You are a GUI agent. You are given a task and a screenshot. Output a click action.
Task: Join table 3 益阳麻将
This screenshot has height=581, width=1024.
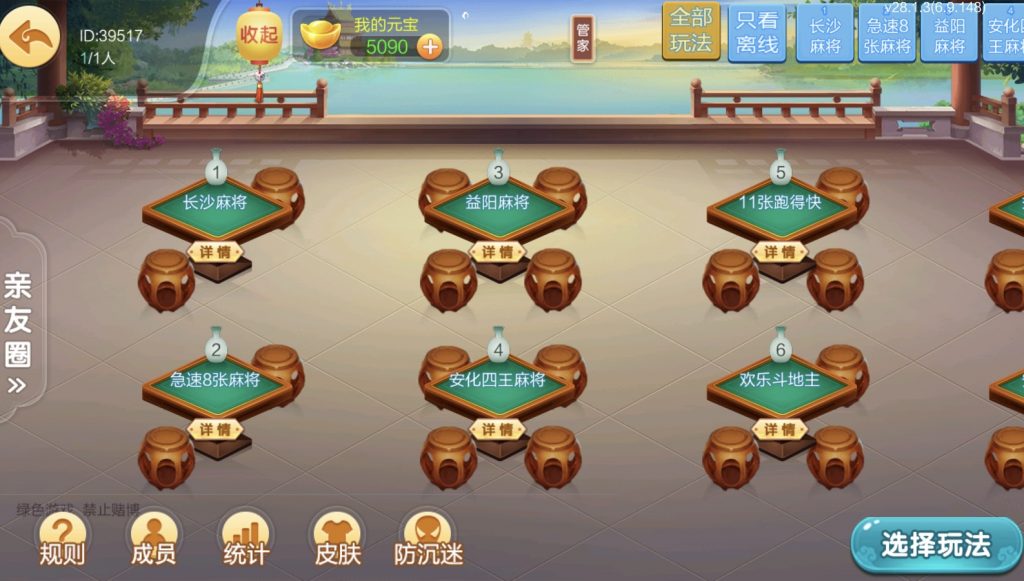(497, 203)
